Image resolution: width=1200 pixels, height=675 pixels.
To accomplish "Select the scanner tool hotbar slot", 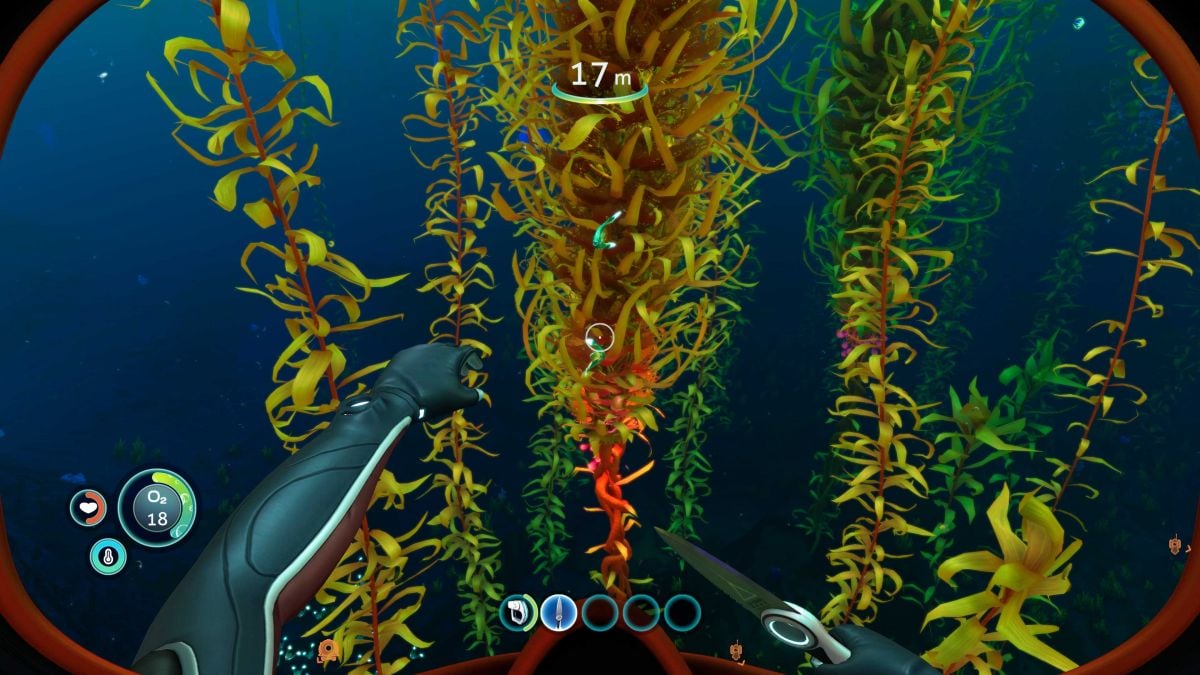I will [518, 612].
